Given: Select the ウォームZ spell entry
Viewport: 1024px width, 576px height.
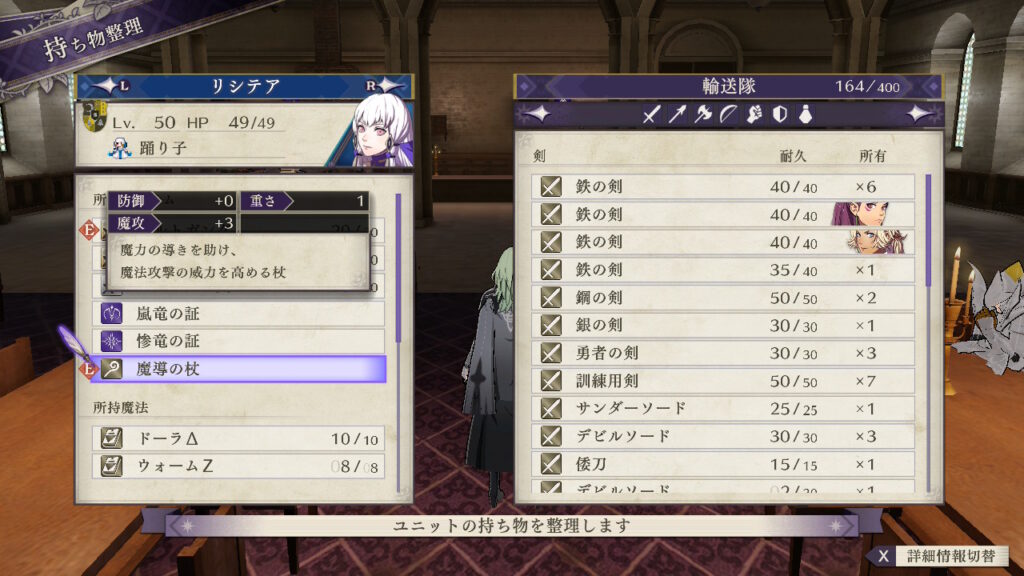Looking at the screenshot, I should (x=240, y=466).
